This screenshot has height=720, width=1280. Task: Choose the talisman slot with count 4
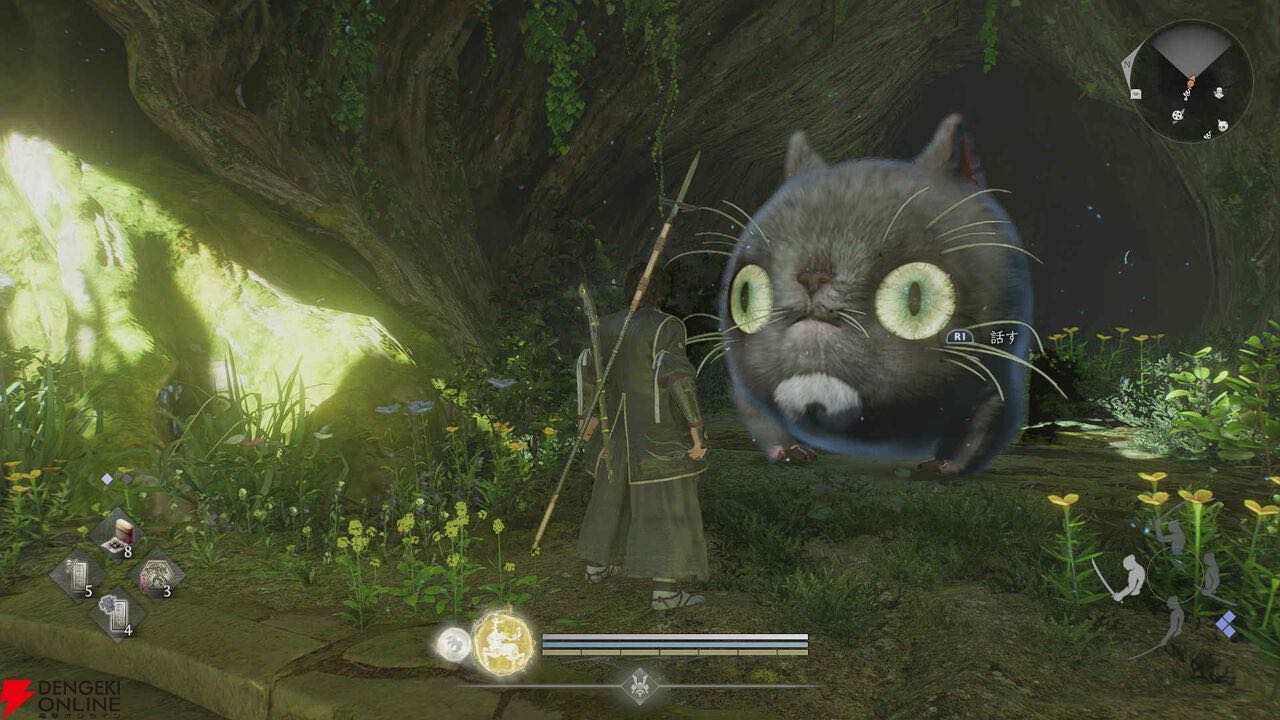pyautogui.click(x=118, y=614)
